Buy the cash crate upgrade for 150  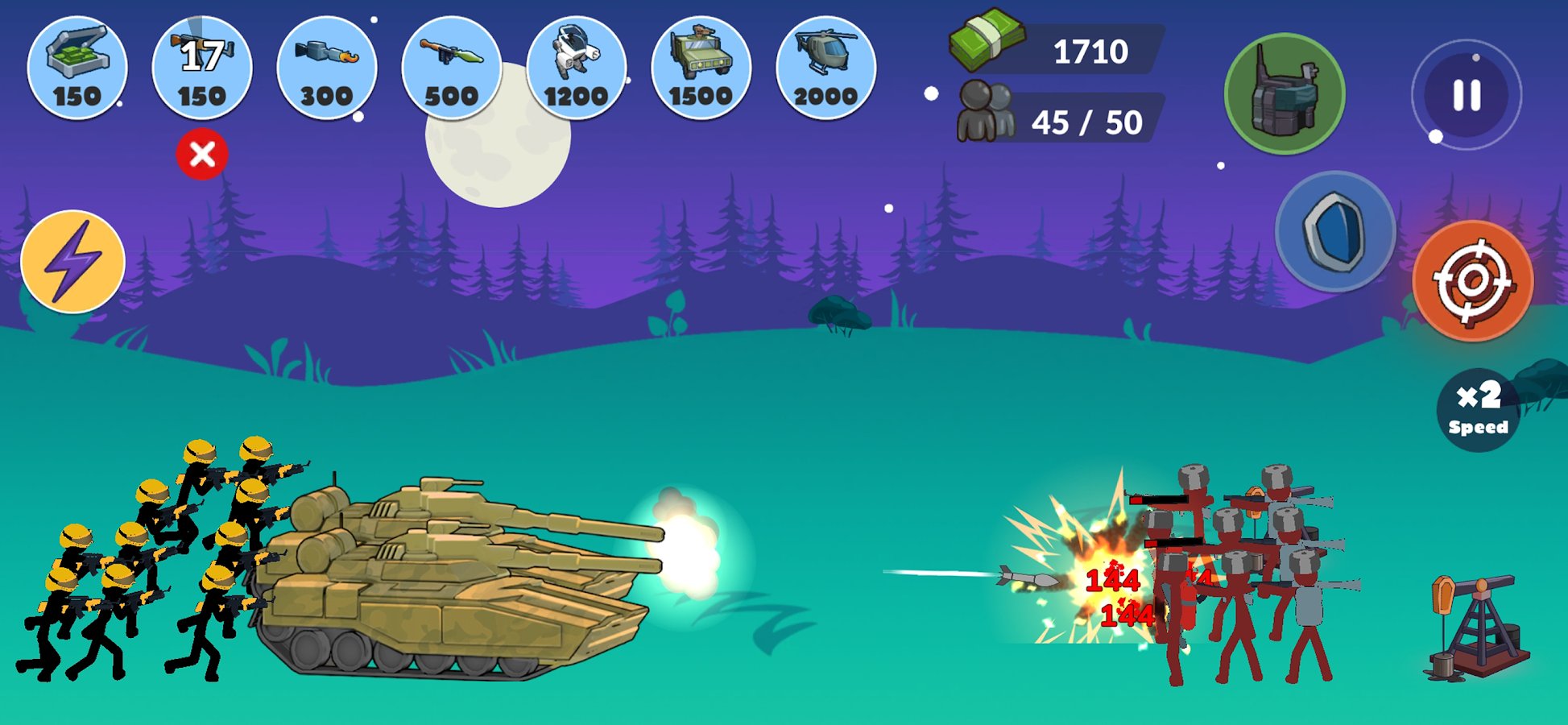click(x=77, y=68)
